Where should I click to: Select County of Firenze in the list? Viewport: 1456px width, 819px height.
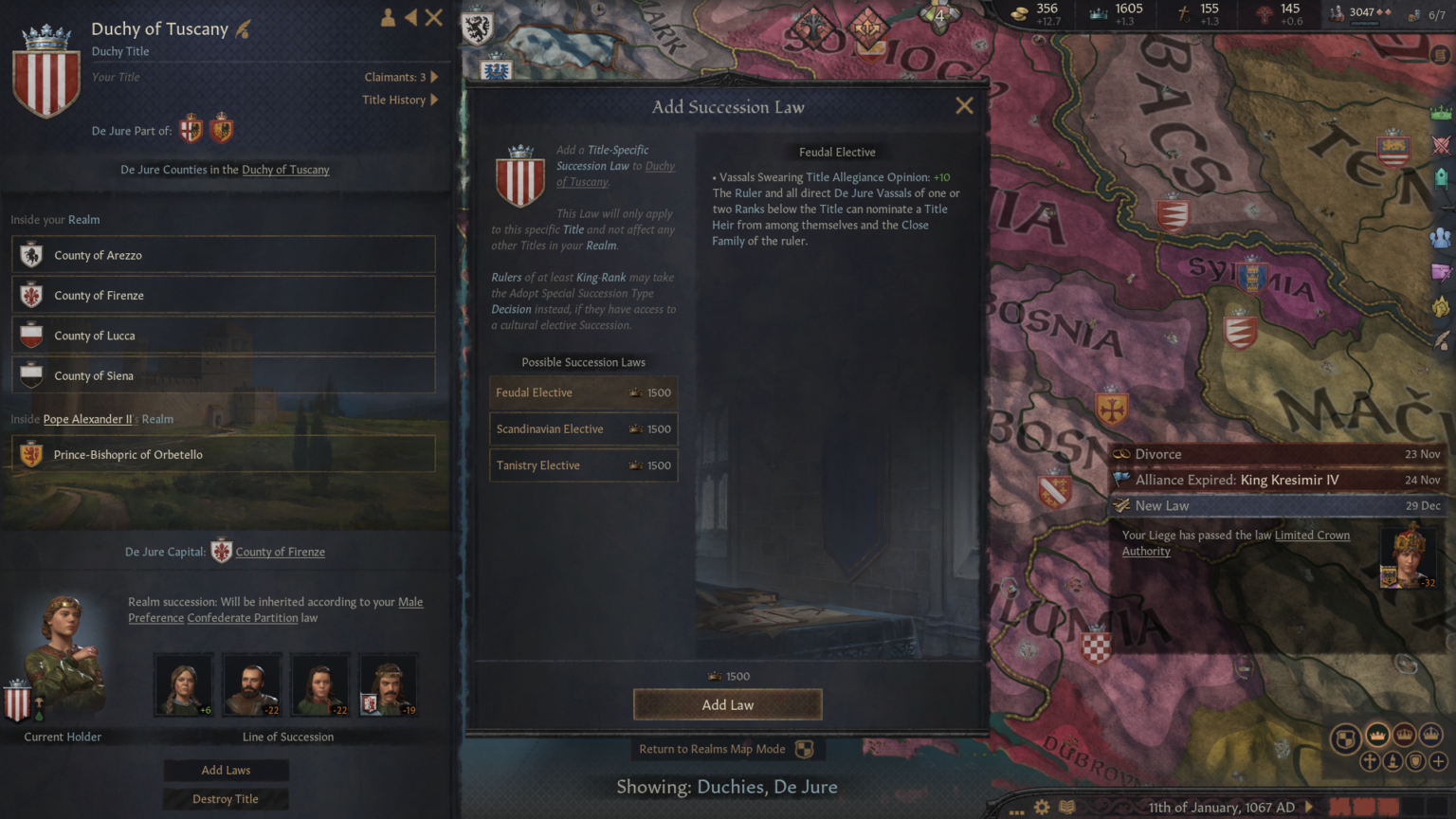(x=224, y=296)
